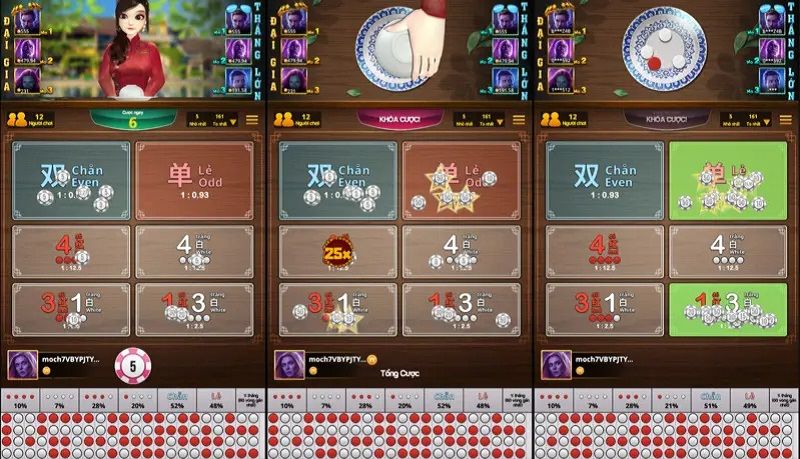Place a bet on the empty Lẻ Odd tile
This screenshot has width=800, height=459.
(194, 180)
